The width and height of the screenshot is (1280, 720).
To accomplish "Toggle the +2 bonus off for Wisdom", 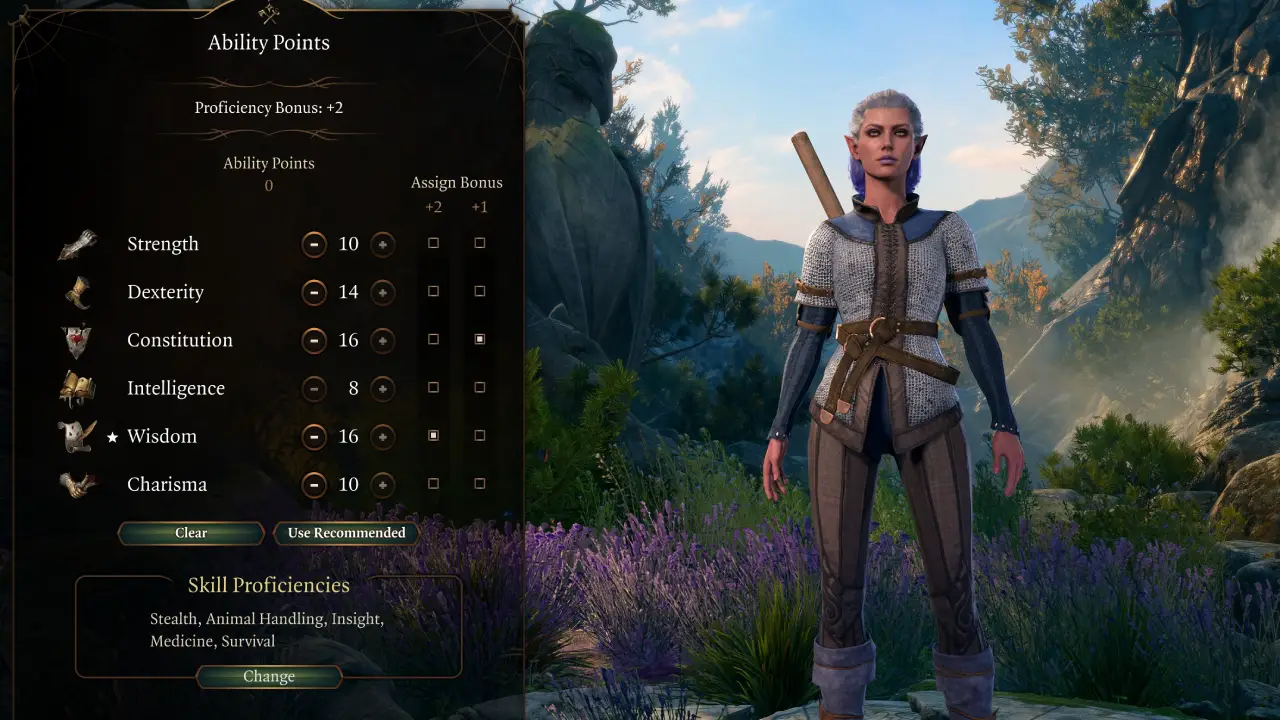I will coord(433,435).
